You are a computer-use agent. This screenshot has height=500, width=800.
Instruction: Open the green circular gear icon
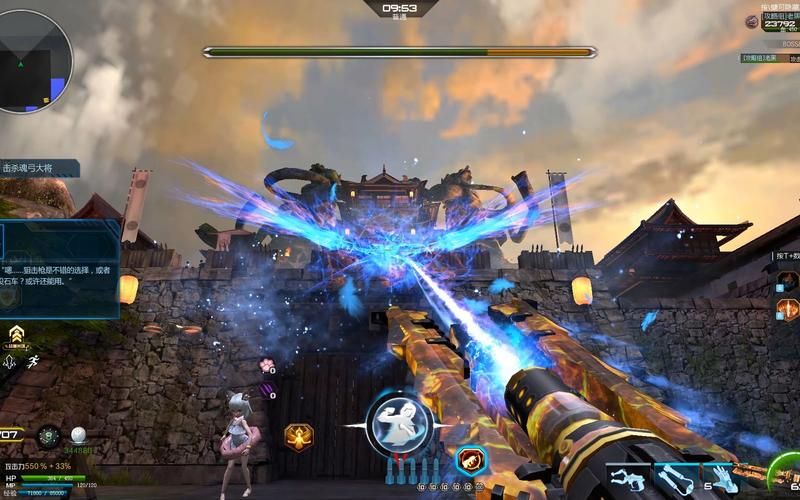[x=49, y=436]
